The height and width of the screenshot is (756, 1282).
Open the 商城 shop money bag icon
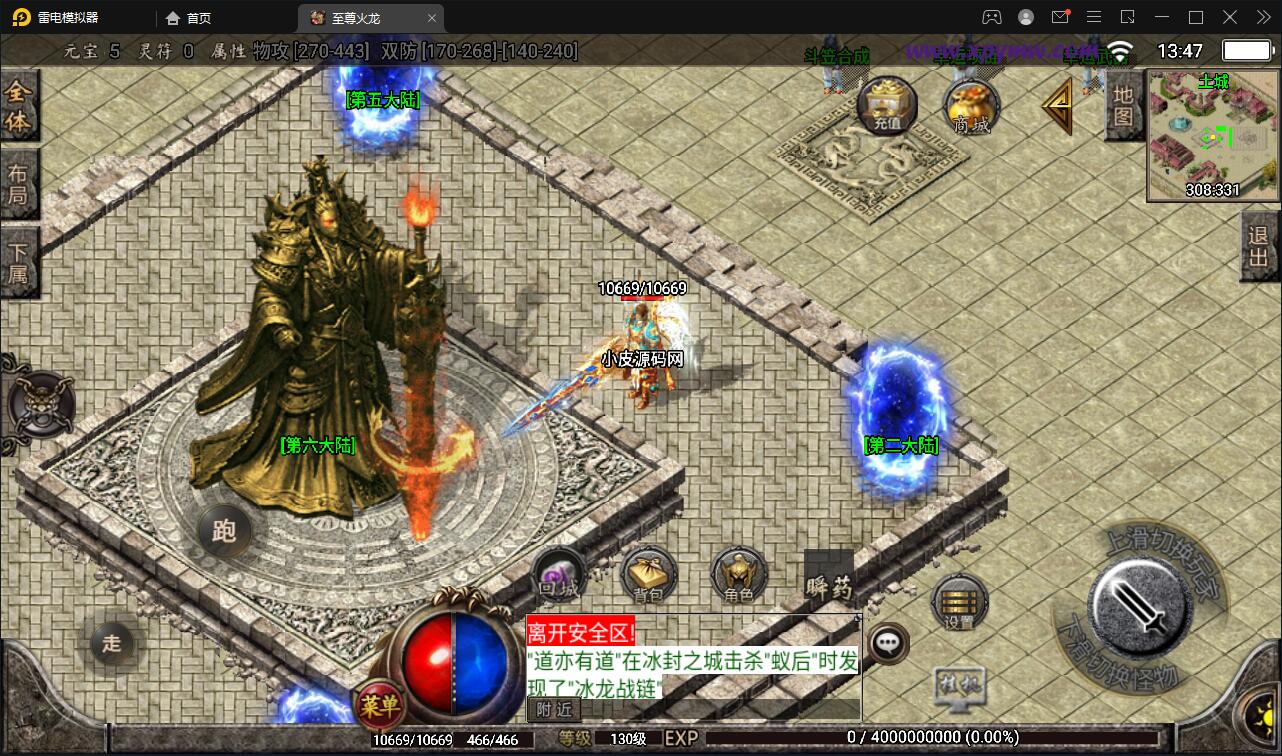(972, 105)
